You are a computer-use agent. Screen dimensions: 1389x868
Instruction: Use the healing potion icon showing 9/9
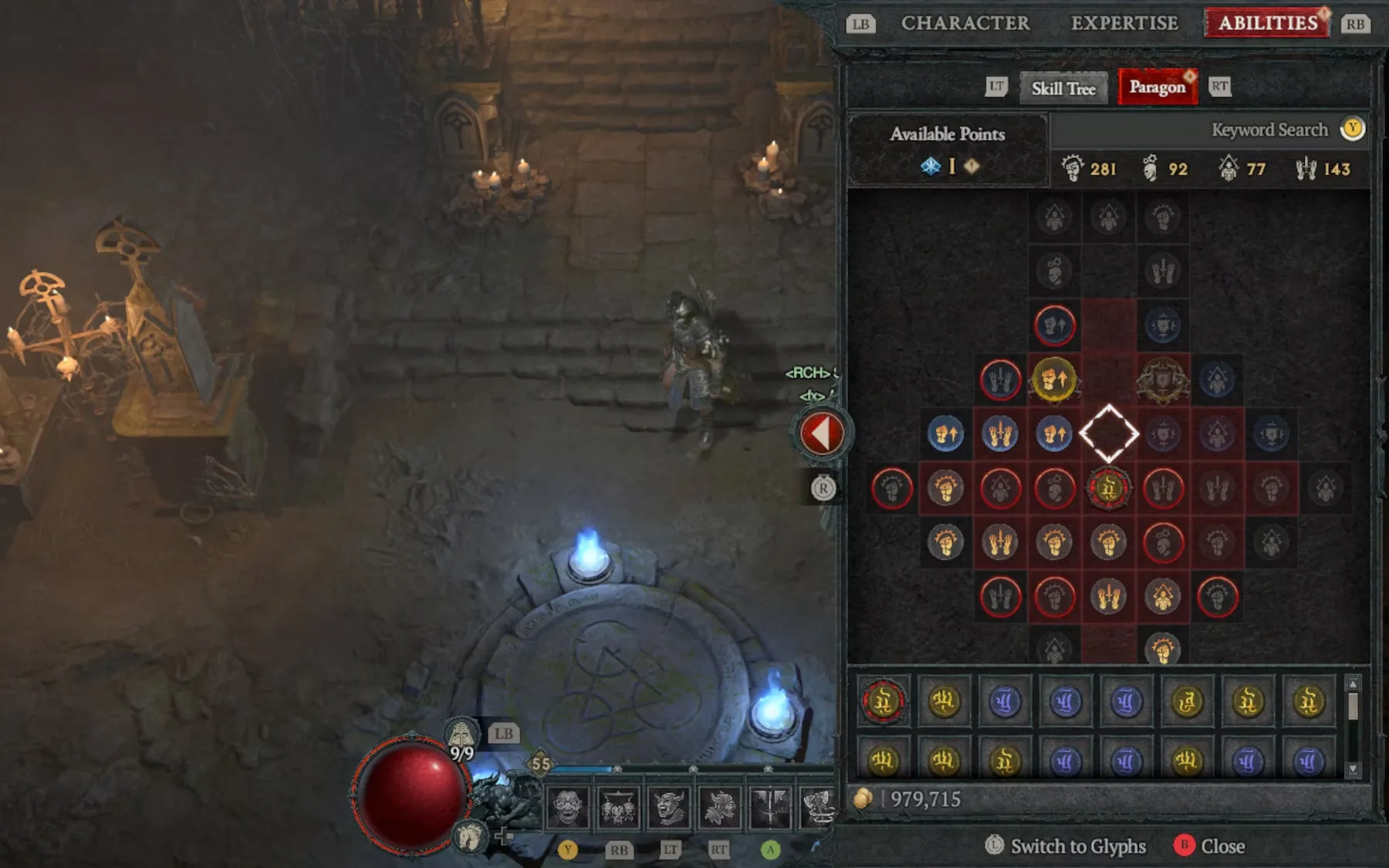click(461, 735)
